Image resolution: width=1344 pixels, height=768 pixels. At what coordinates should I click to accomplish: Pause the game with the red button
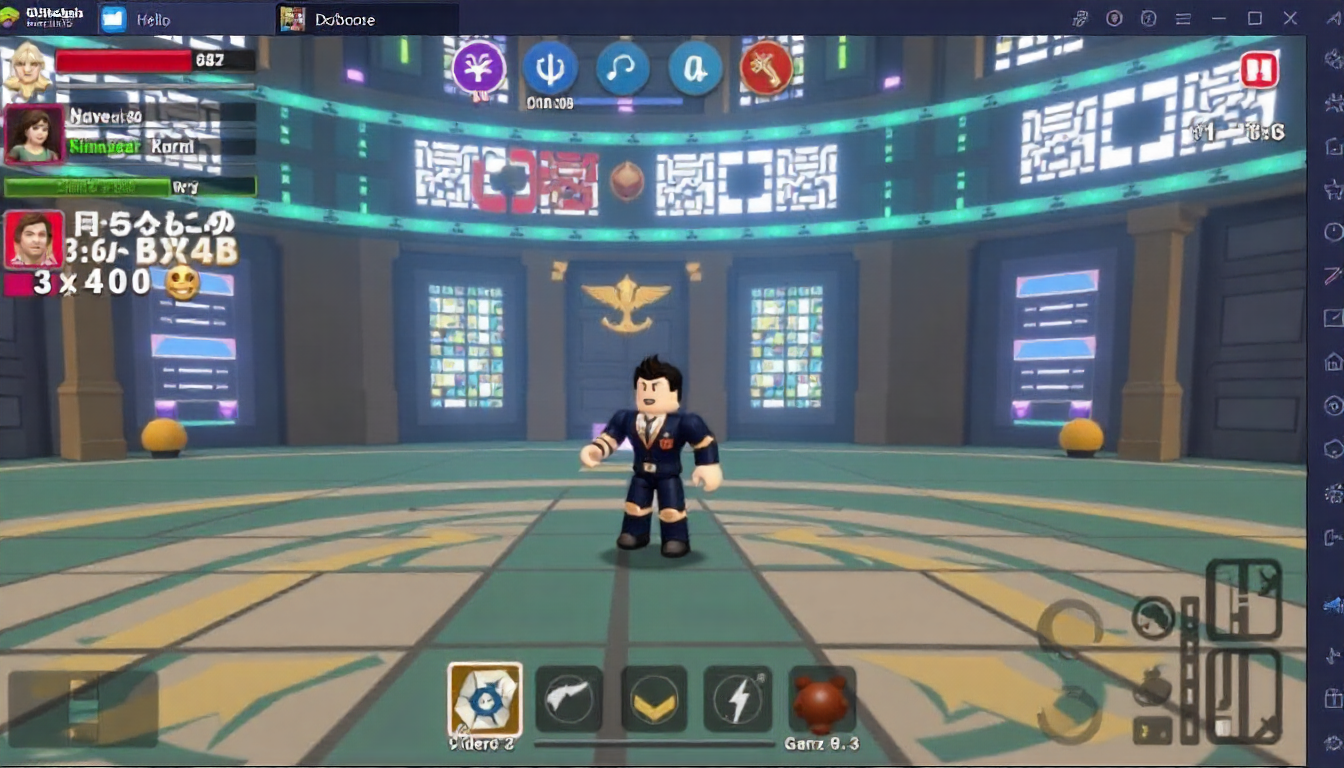click(x=1259, y=71)
